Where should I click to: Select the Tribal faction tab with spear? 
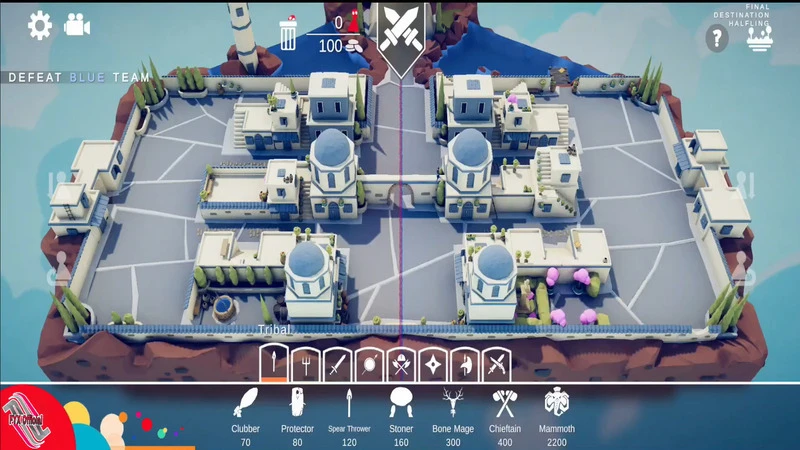(274, 362)
